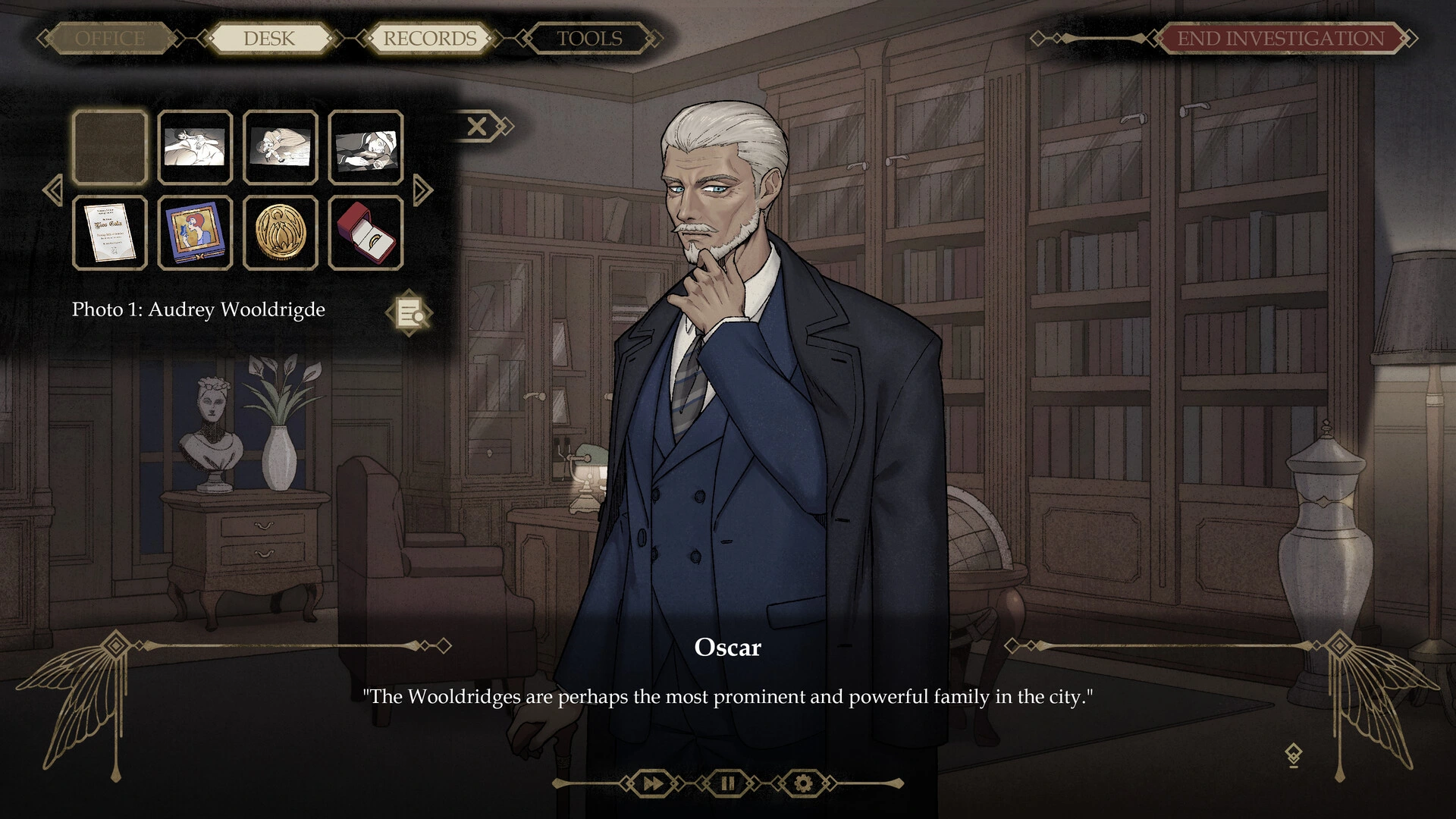1456x819 pixels.
Task: Choose the blue box with red-haired lady
Action: click(x=195, y=233)
